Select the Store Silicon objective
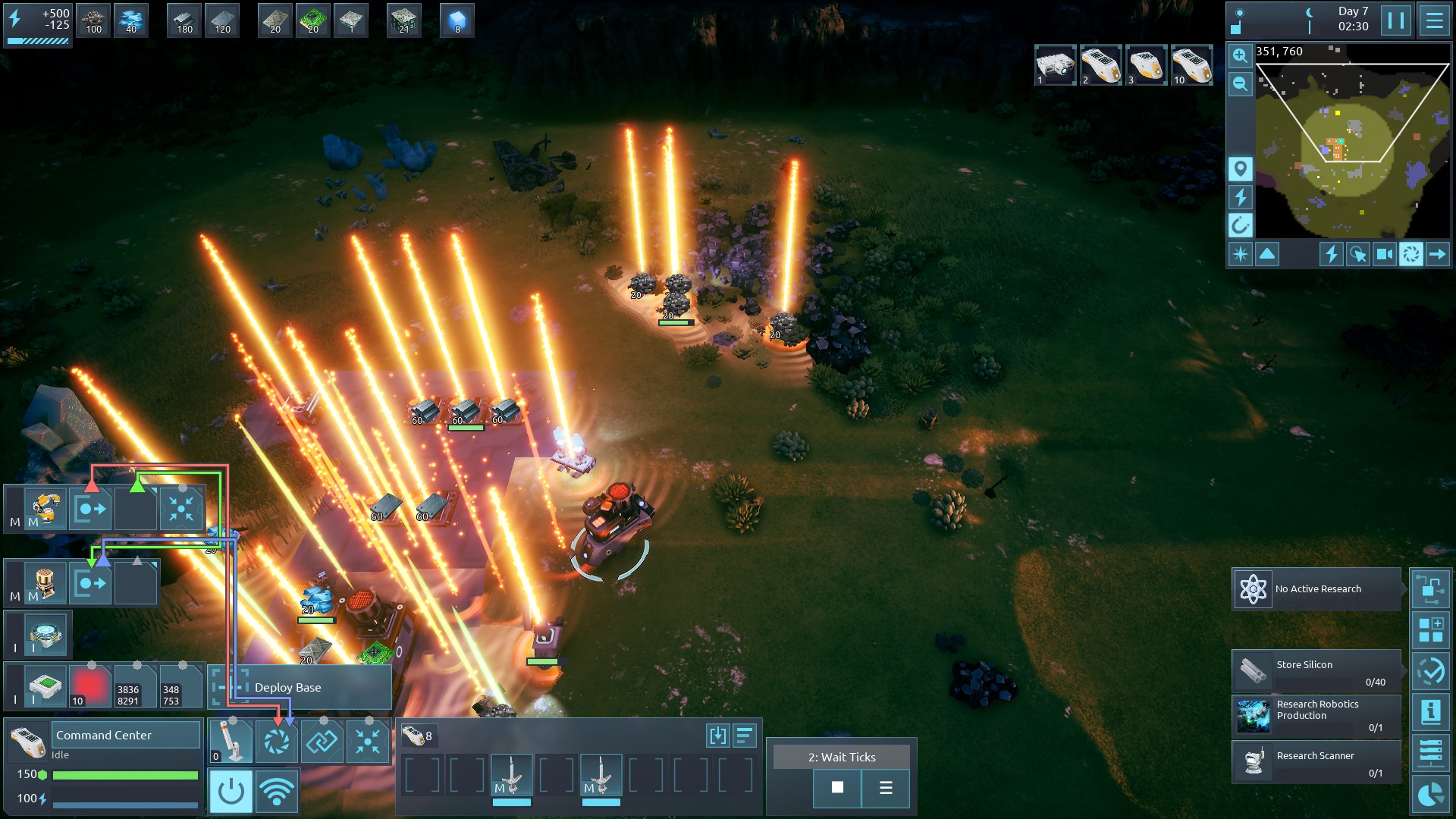 pyautogui.click(x=1316, y=670)
